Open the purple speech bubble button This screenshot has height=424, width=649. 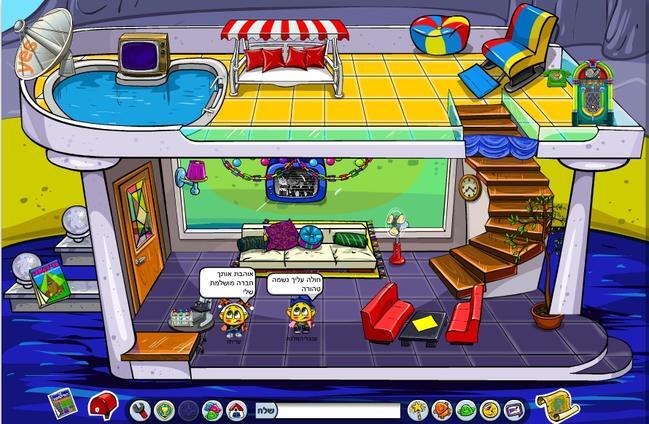coord(514,409)
